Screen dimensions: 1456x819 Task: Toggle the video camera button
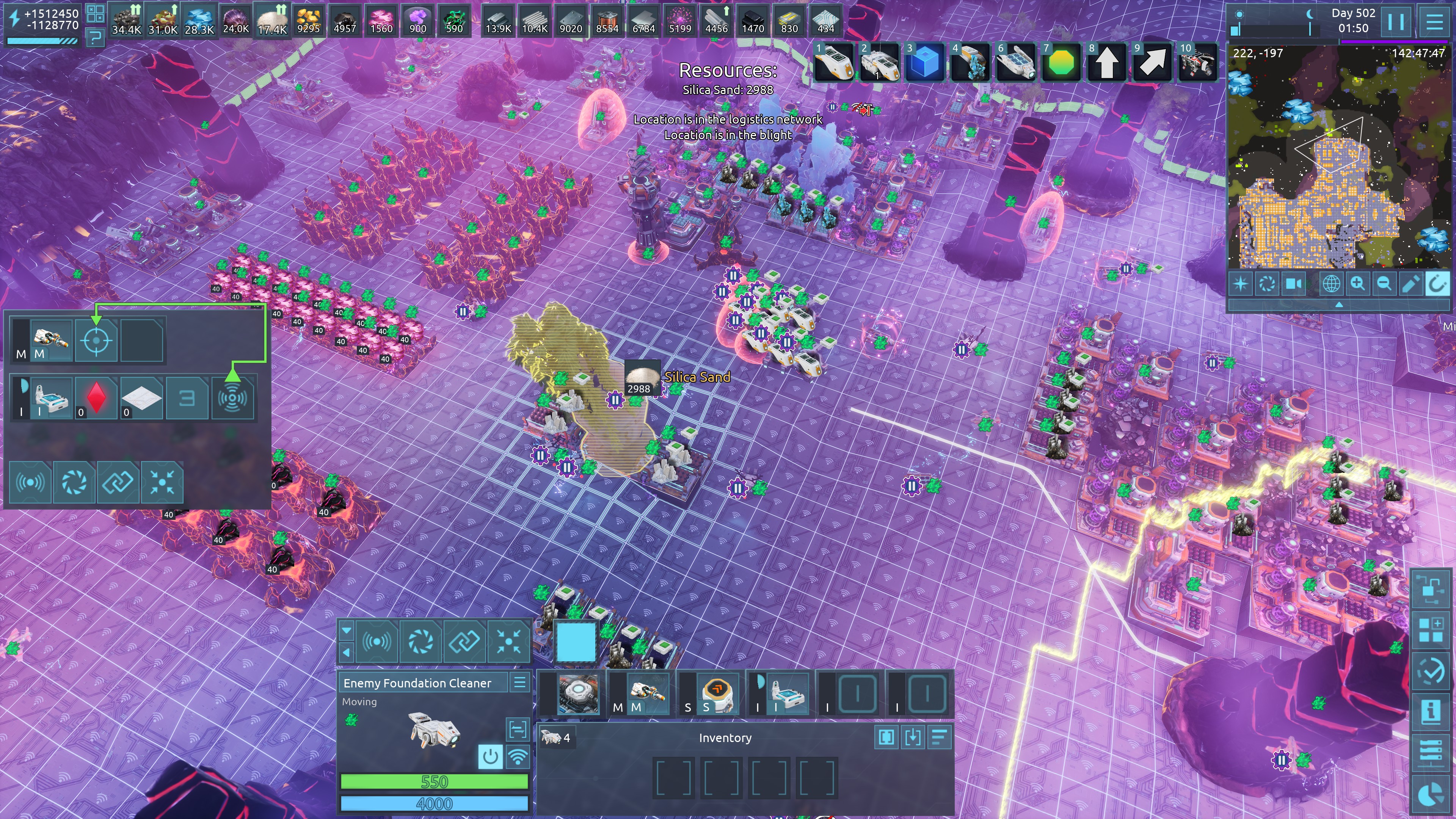point(1294,284)
